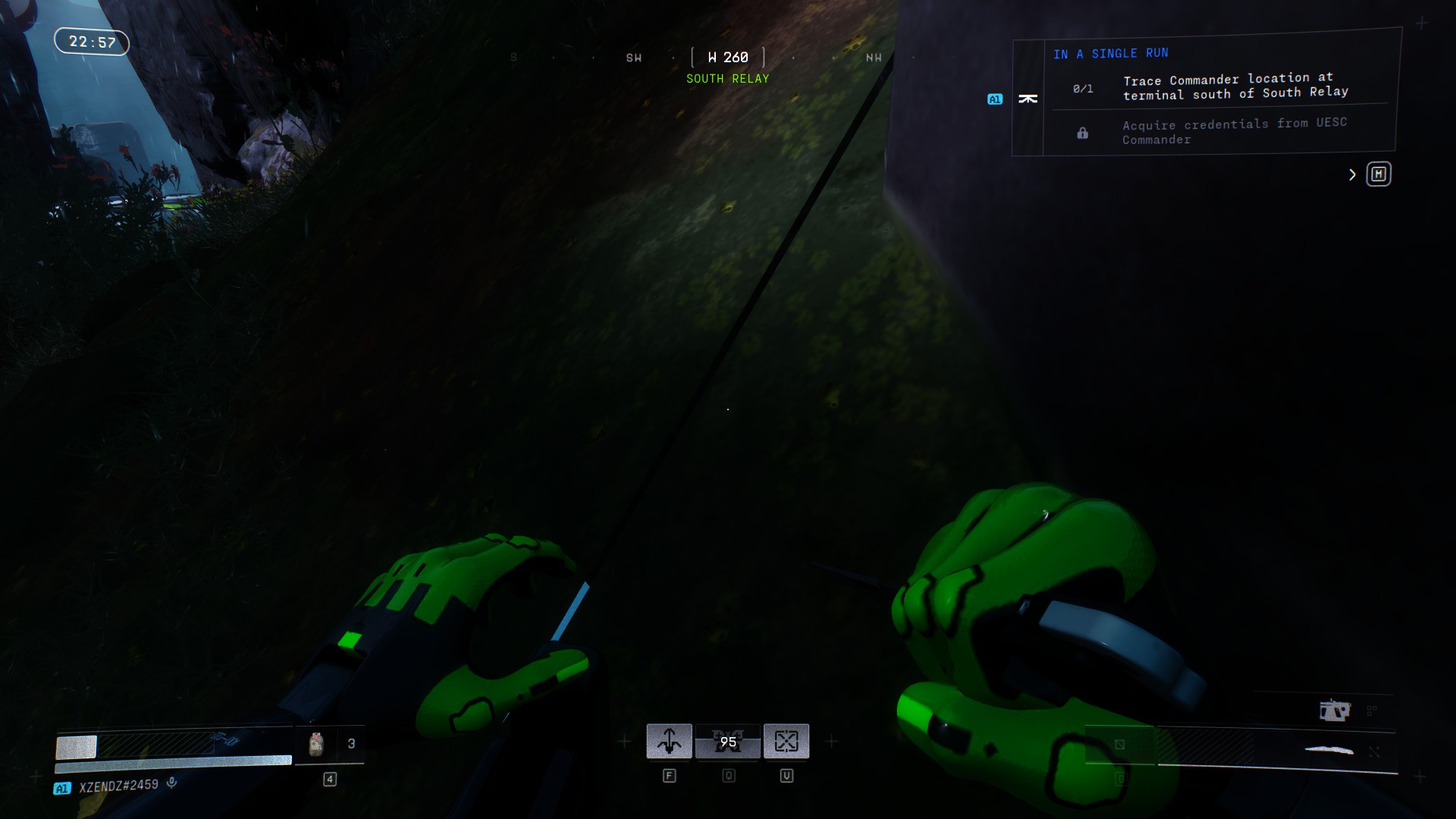Switch to the knife melee weapon slot

tap(1329, 750)
